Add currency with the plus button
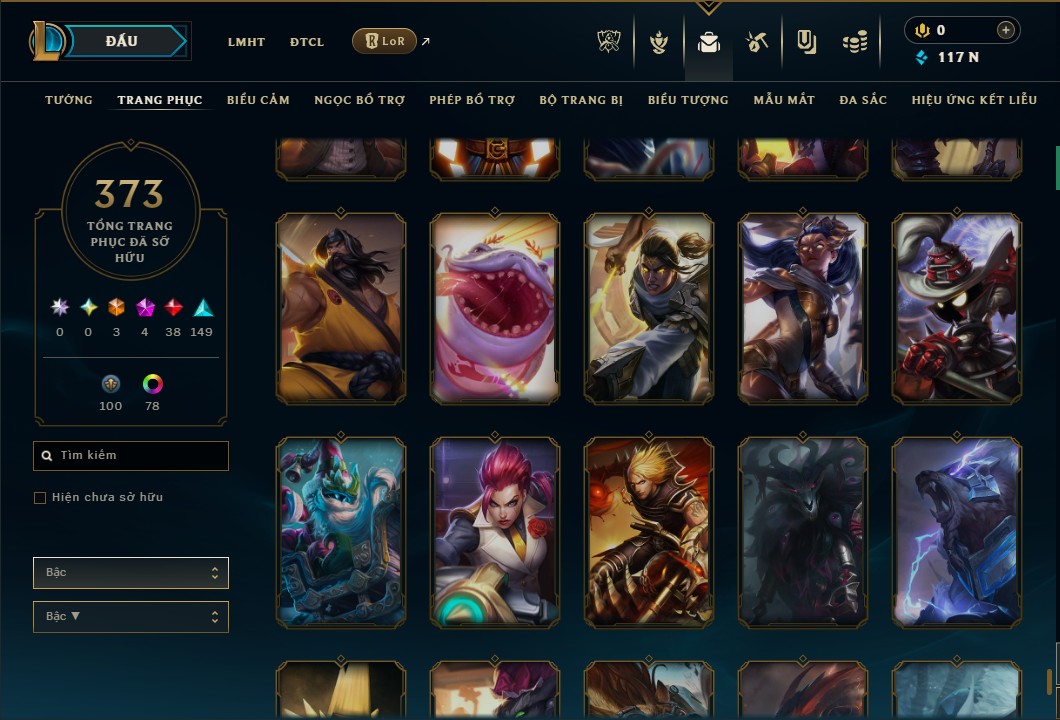The height and width of the screenshot is (720, 1060). pos(1005,30)
